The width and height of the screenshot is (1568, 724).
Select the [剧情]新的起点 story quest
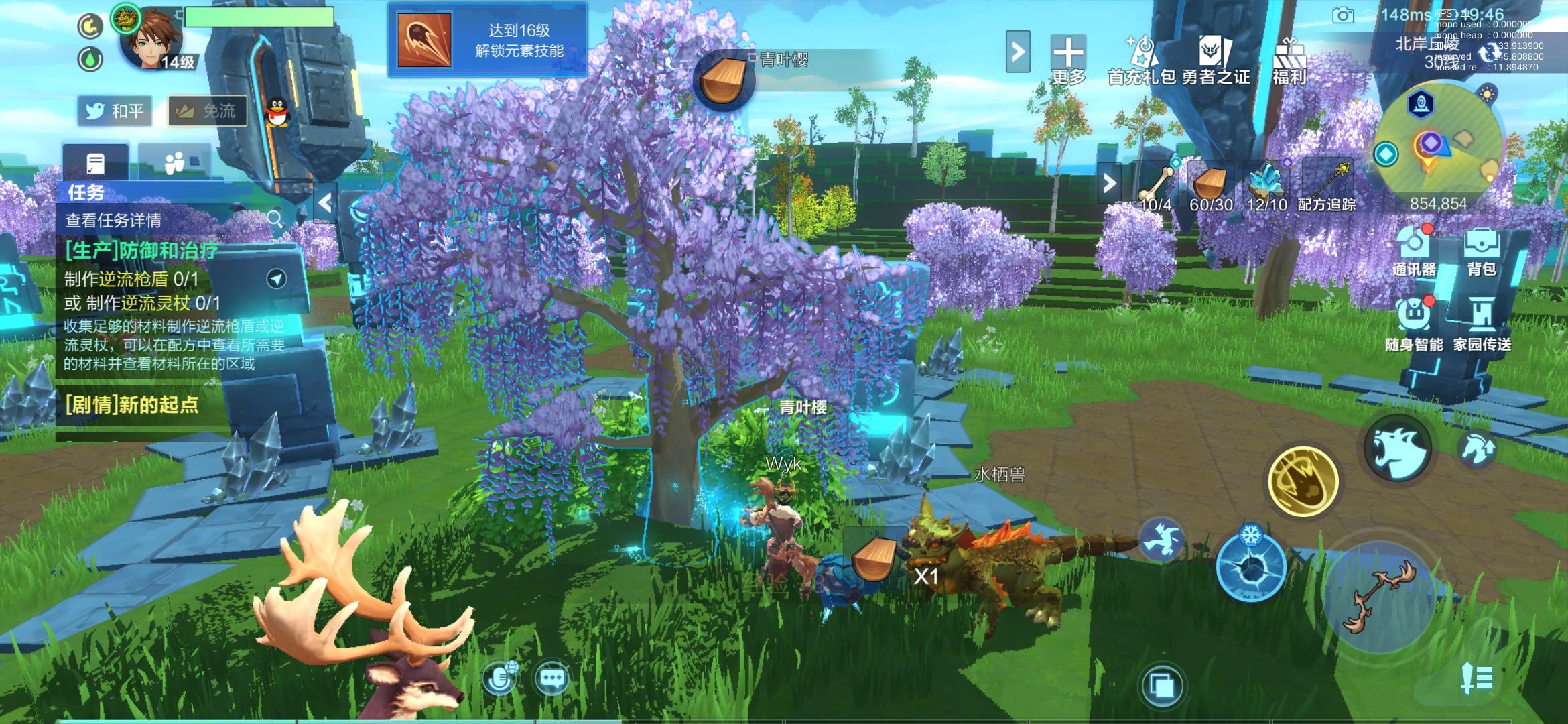coord(133,404)
